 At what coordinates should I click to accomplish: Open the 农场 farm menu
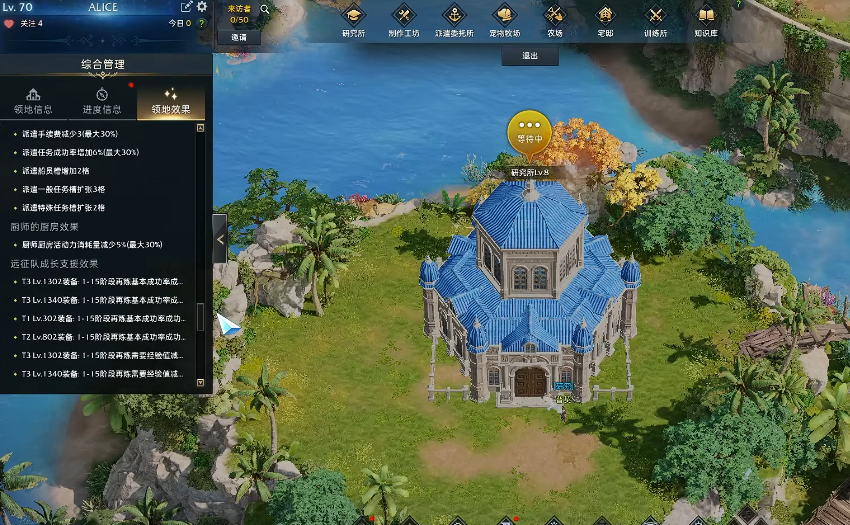click(x=555, y=20)
